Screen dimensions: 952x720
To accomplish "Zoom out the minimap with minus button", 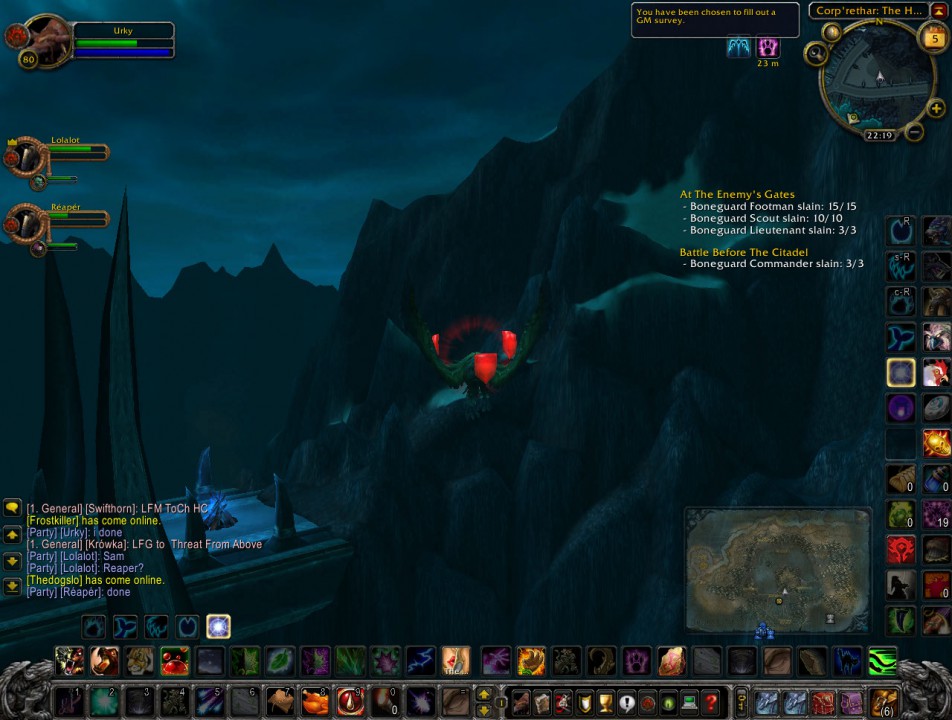I will (x=914, y=131).
